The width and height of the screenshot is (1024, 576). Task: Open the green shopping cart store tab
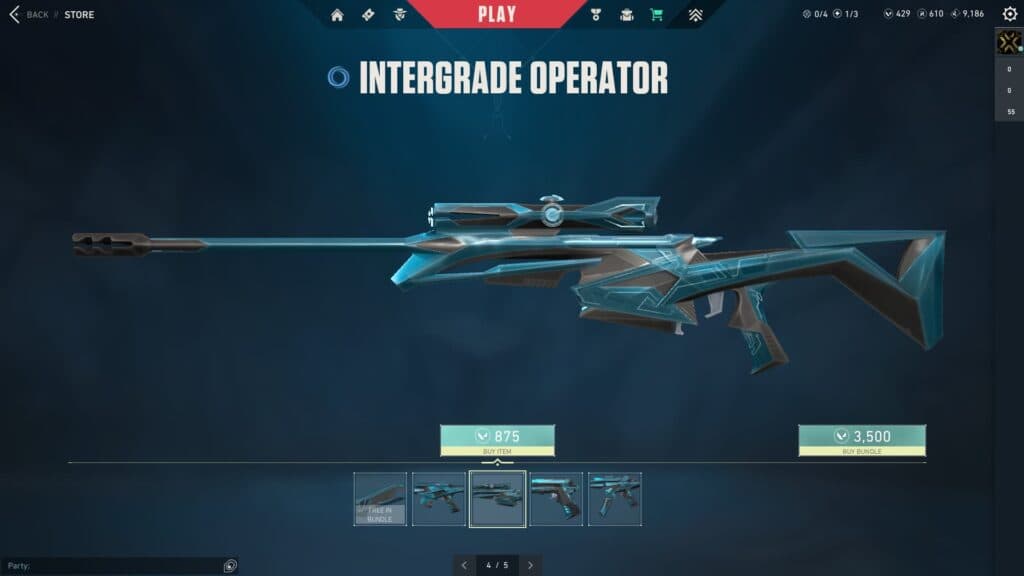pos(656,15)
